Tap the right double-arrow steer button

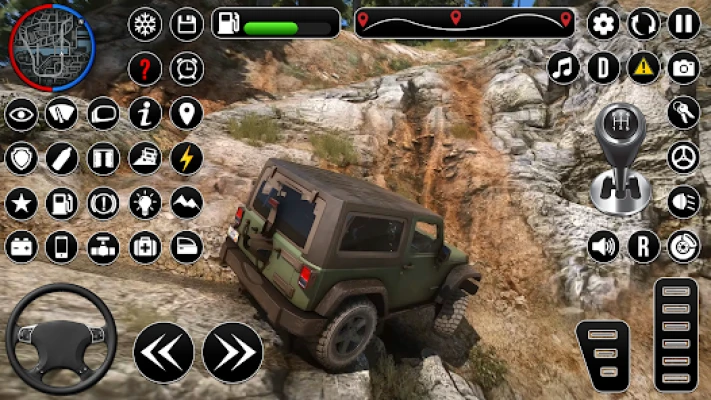[x=232, y=352]
